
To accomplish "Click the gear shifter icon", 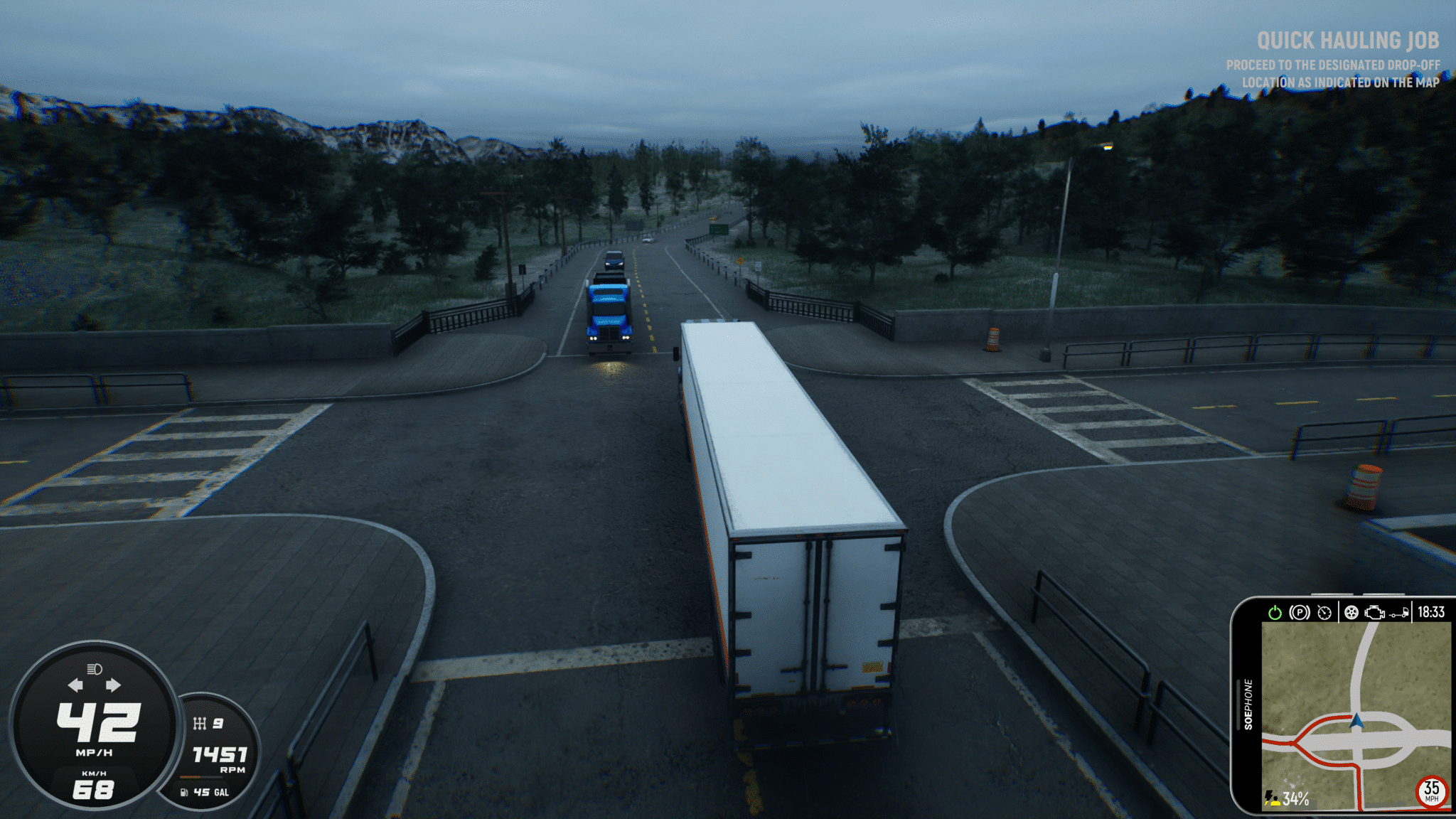I will click(200, 724).
